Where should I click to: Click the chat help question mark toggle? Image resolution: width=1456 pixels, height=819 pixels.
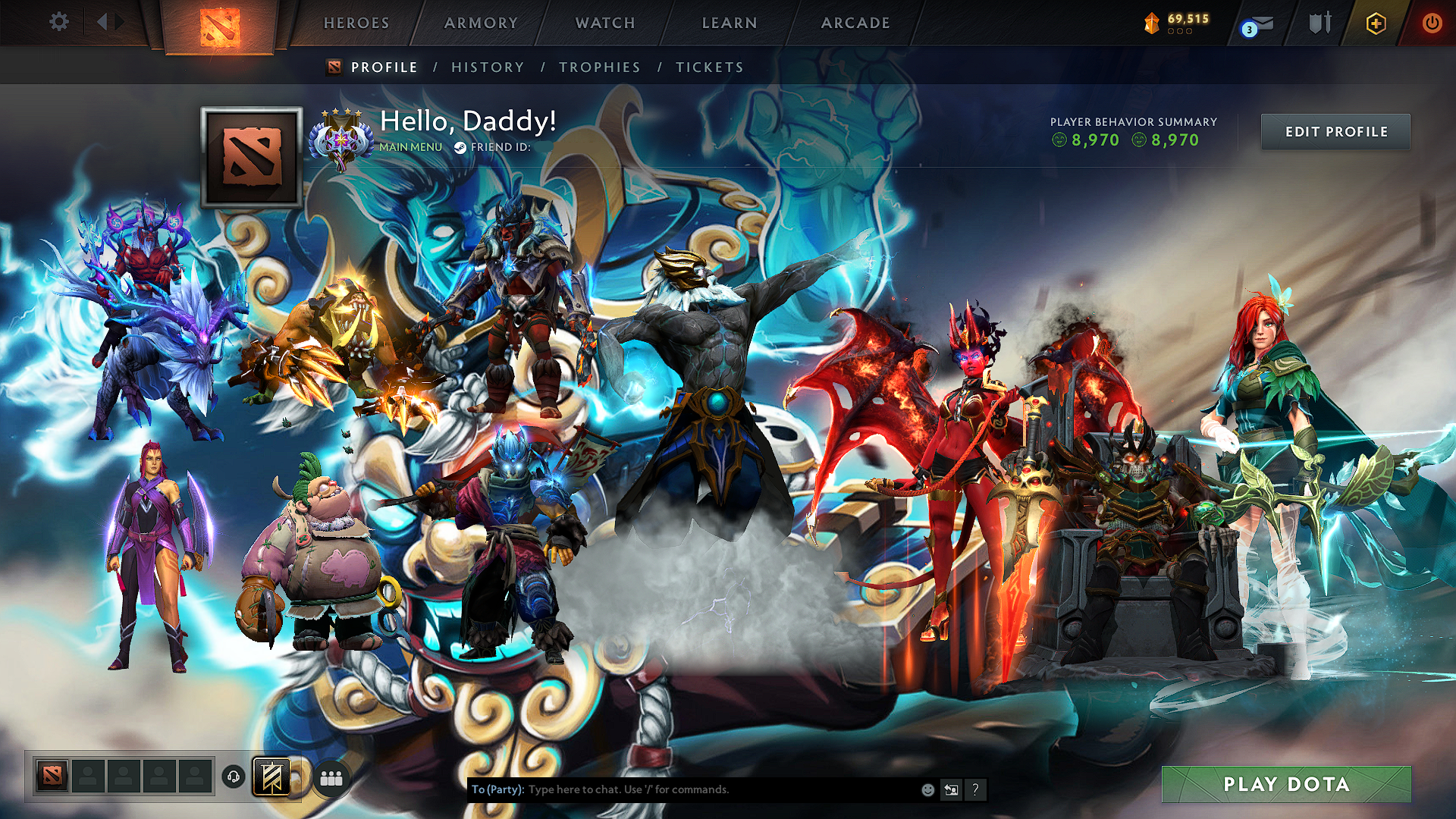[975, 790]
